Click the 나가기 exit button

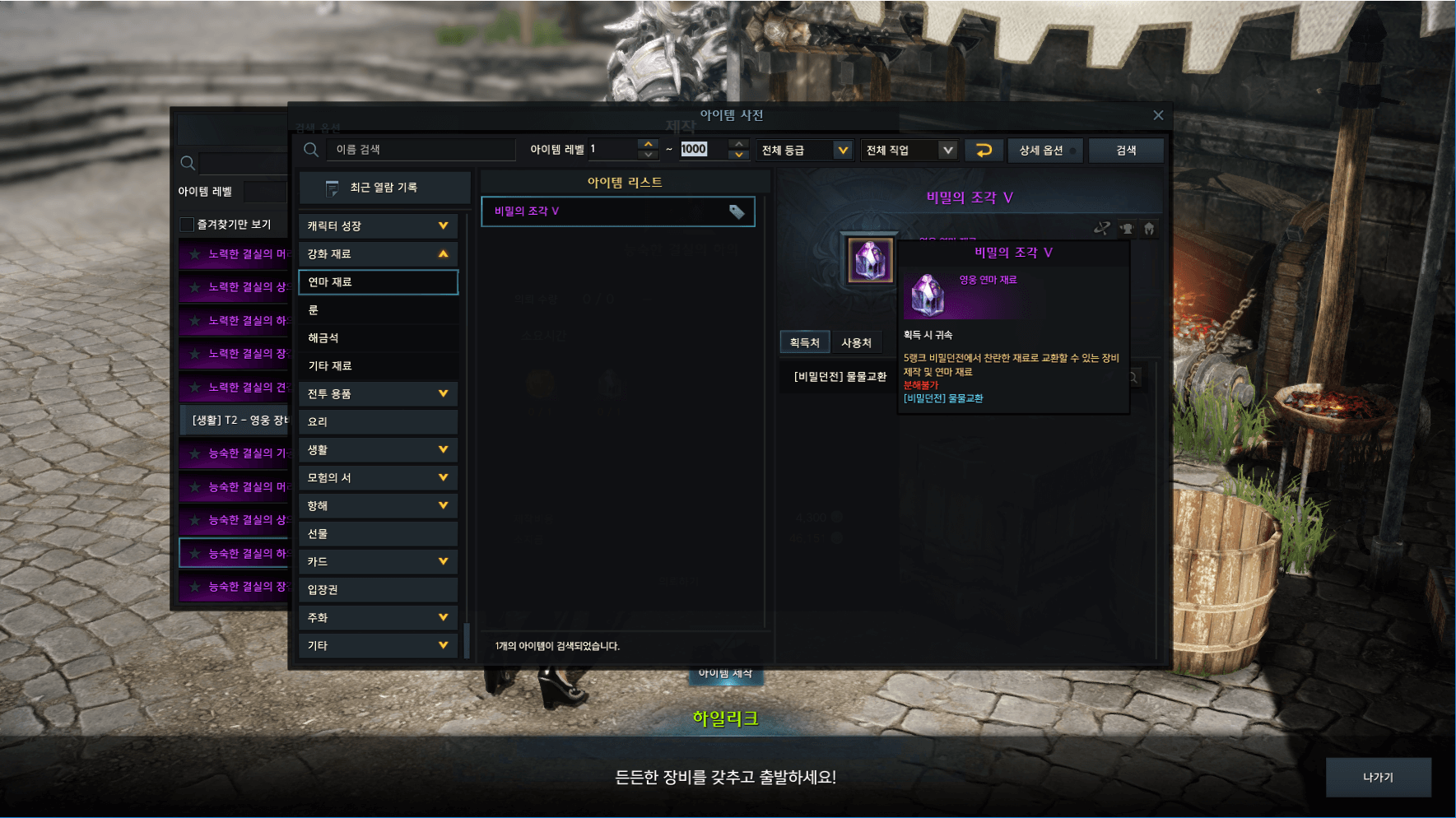[1378, 777]
